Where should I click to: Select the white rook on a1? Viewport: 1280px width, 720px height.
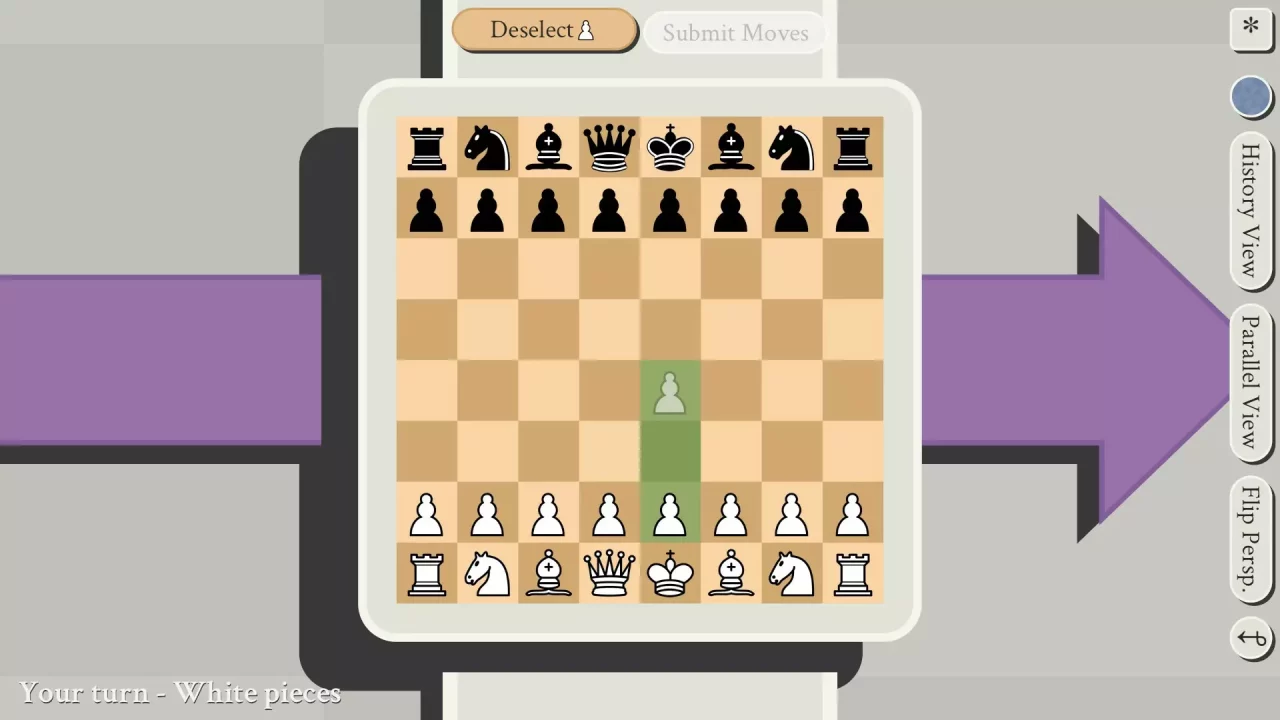tap(426, 575)
